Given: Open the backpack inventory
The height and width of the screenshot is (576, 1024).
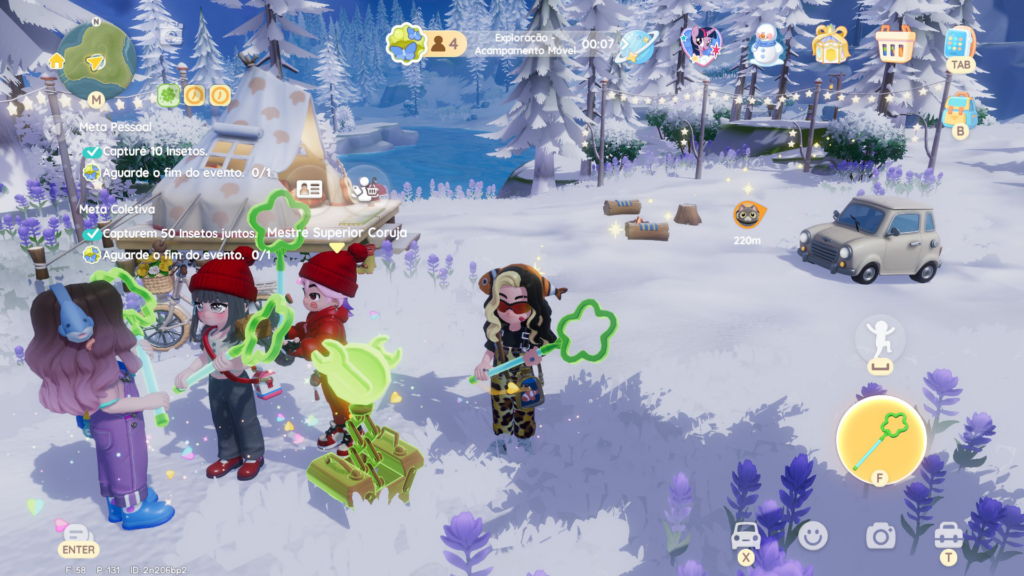Looking at the screenshot, I should pyautogui.click(x=959, y=108).
